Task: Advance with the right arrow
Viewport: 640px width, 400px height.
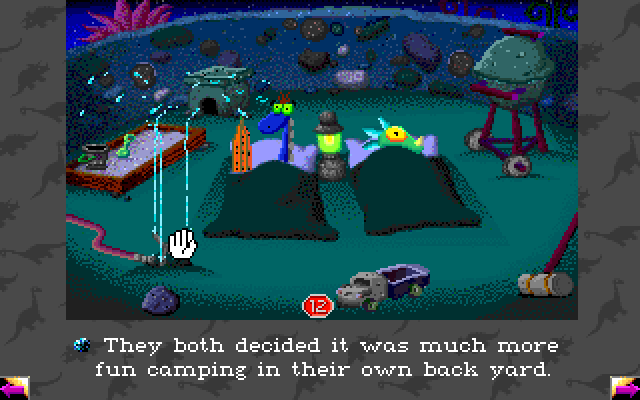Action: pos(625,386)
